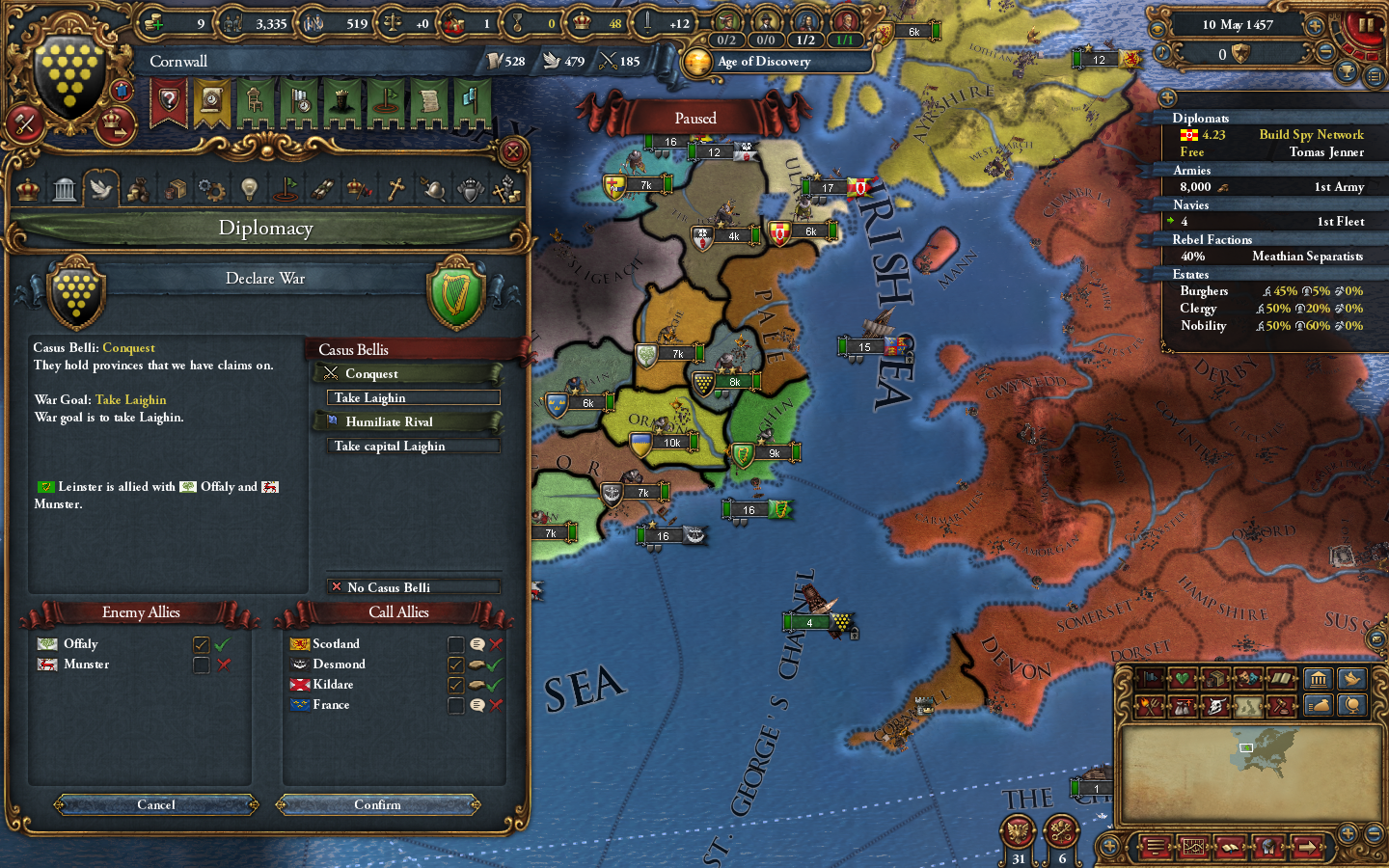Open the Ideas tab with the lightbulb icon
This screenshot has width=1389, height=868.
pos(248,188)
